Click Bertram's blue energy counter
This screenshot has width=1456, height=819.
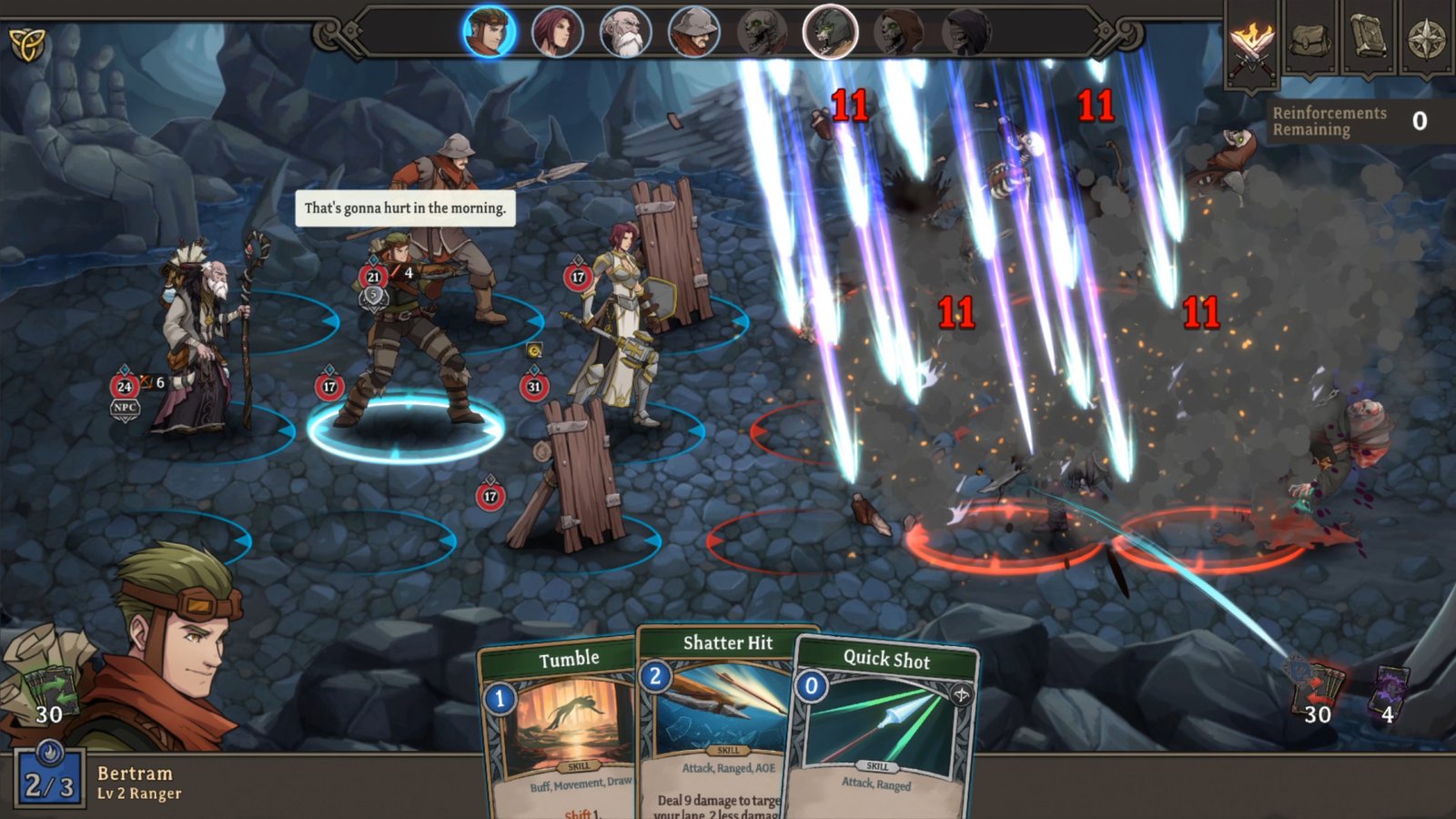point(49,779)
